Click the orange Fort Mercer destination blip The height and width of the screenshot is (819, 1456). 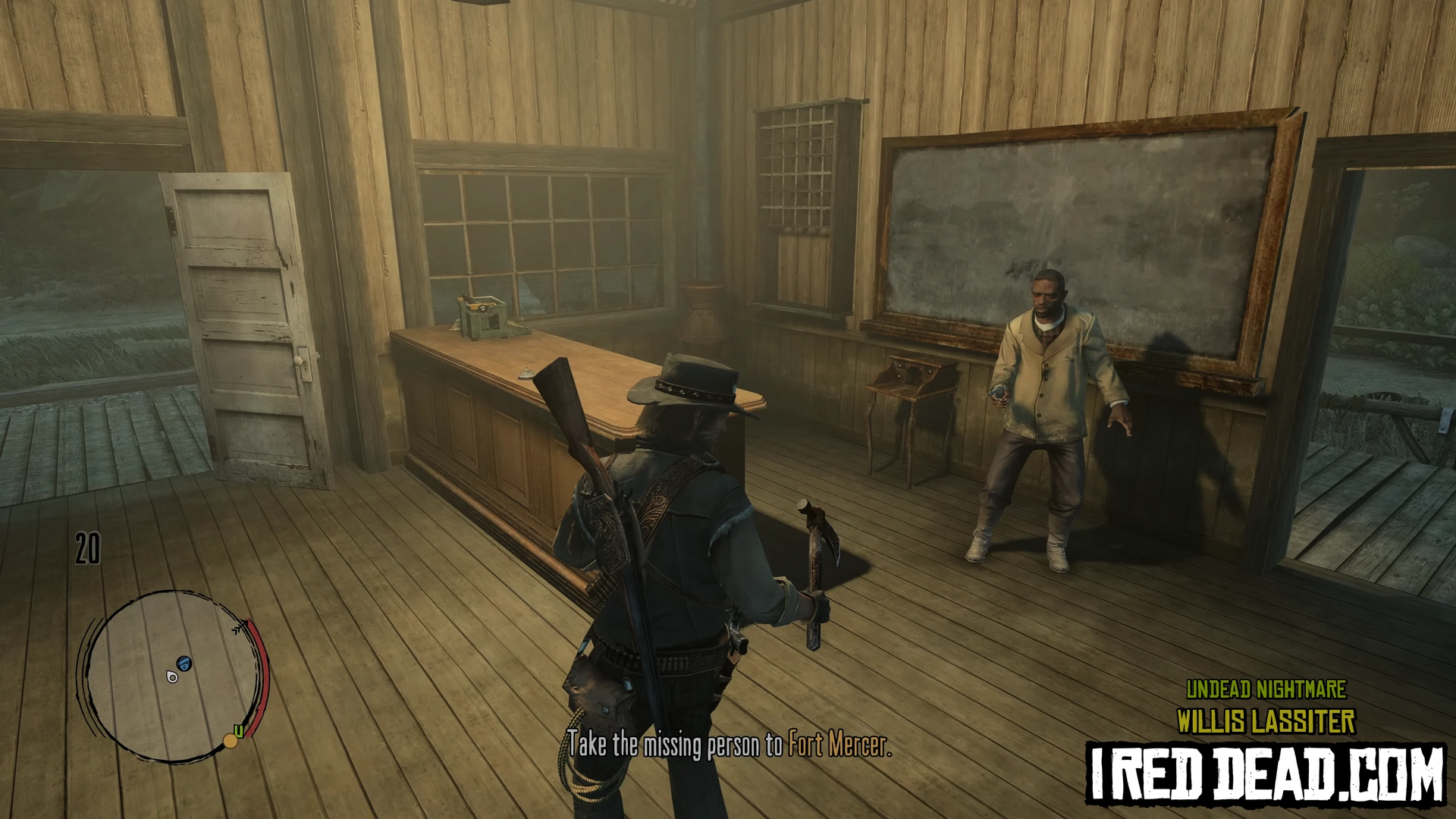pos(230,741)
